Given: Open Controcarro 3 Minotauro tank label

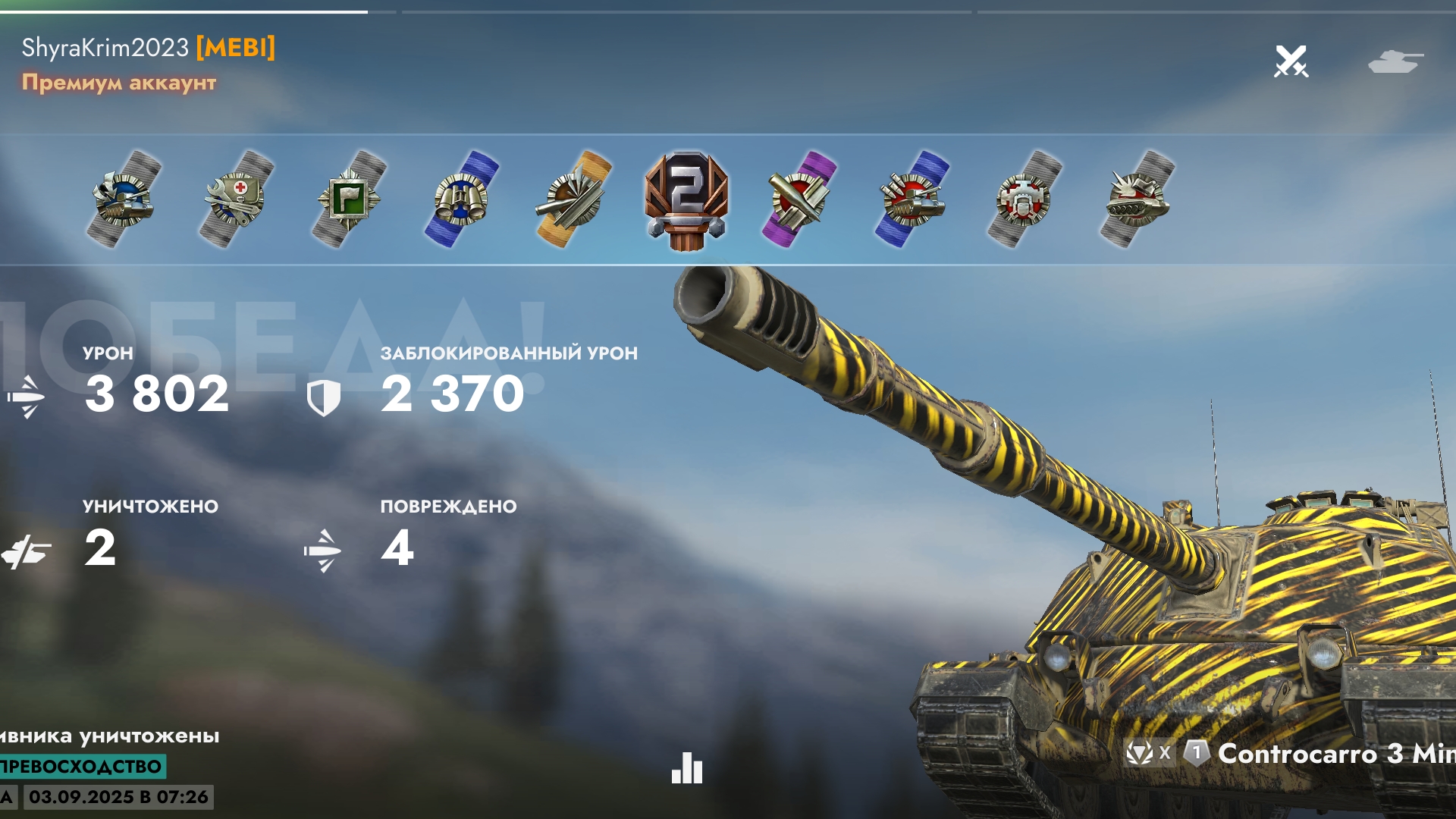Looking at the screenshot, I should (x=1335, y=753).
